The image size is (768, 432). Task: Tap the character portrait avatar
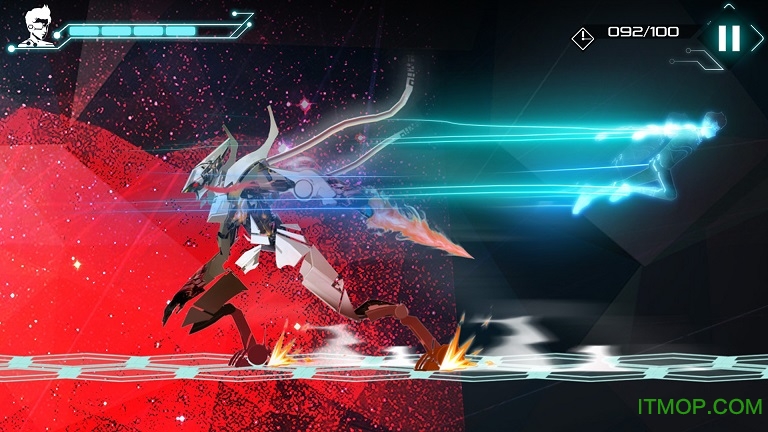coord(33,27)
